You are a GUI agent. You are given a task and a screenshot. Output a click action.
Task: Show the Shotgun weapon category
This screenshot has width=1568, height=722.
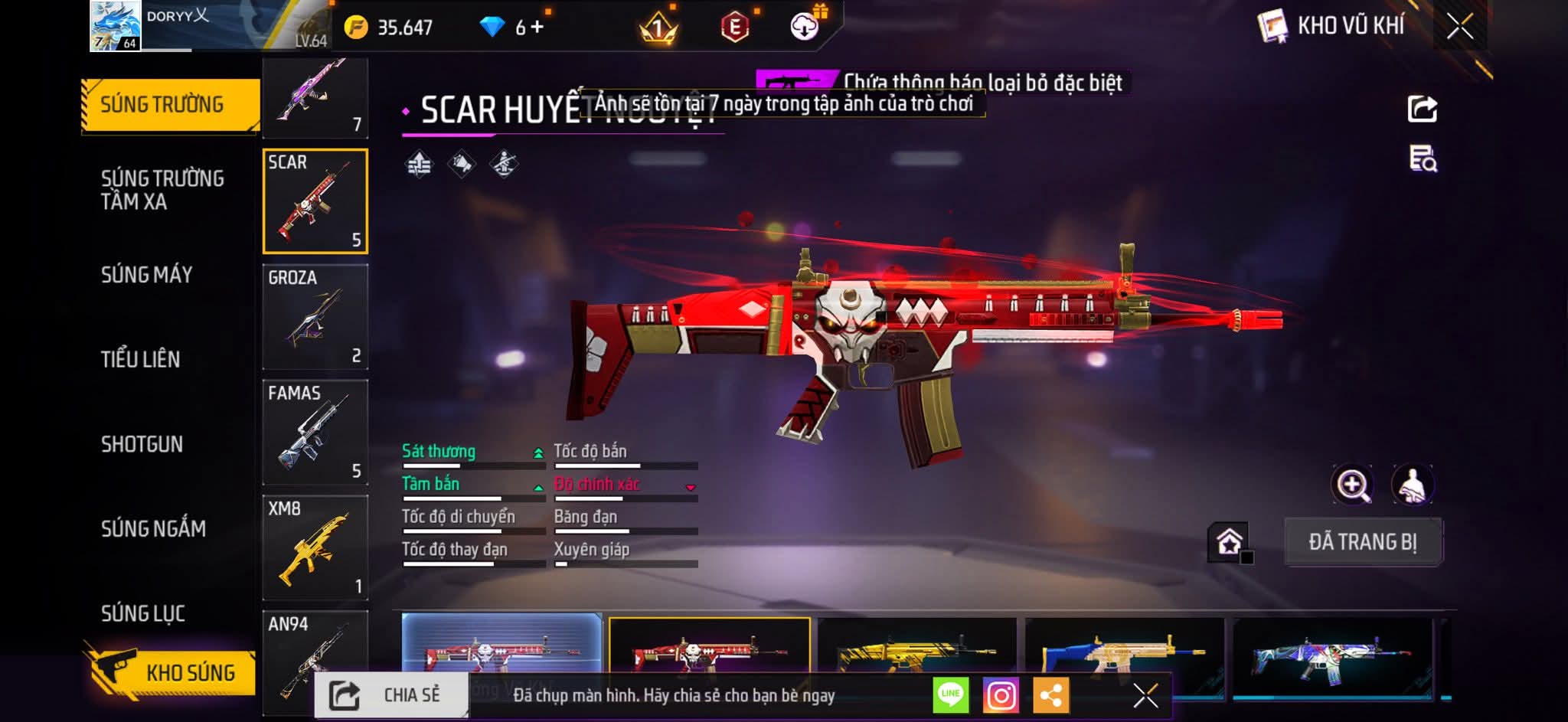click(x=142, y=444)
